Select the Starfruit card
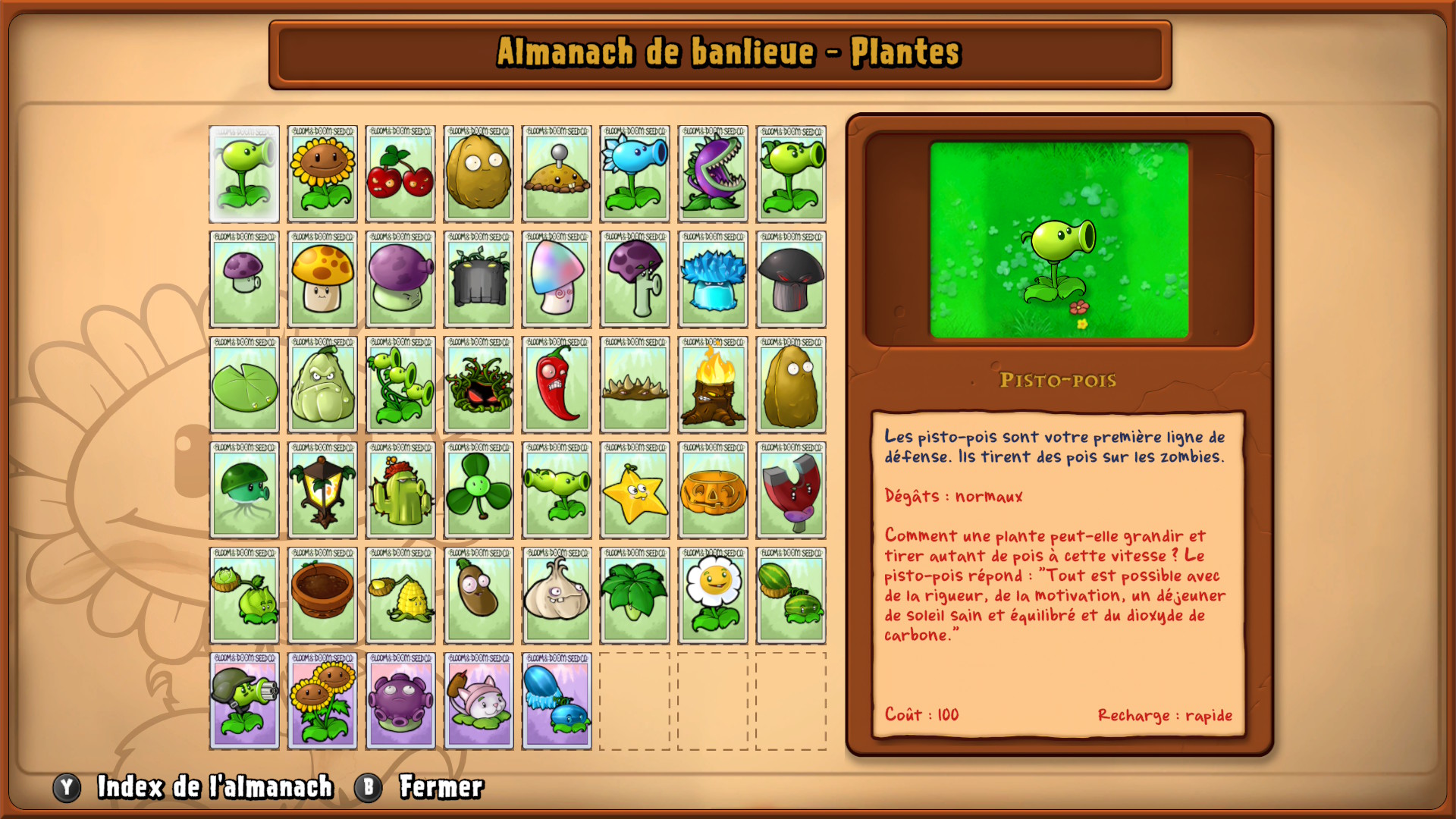Viewport: 1456px width, 819px height. tap(635, 491)
